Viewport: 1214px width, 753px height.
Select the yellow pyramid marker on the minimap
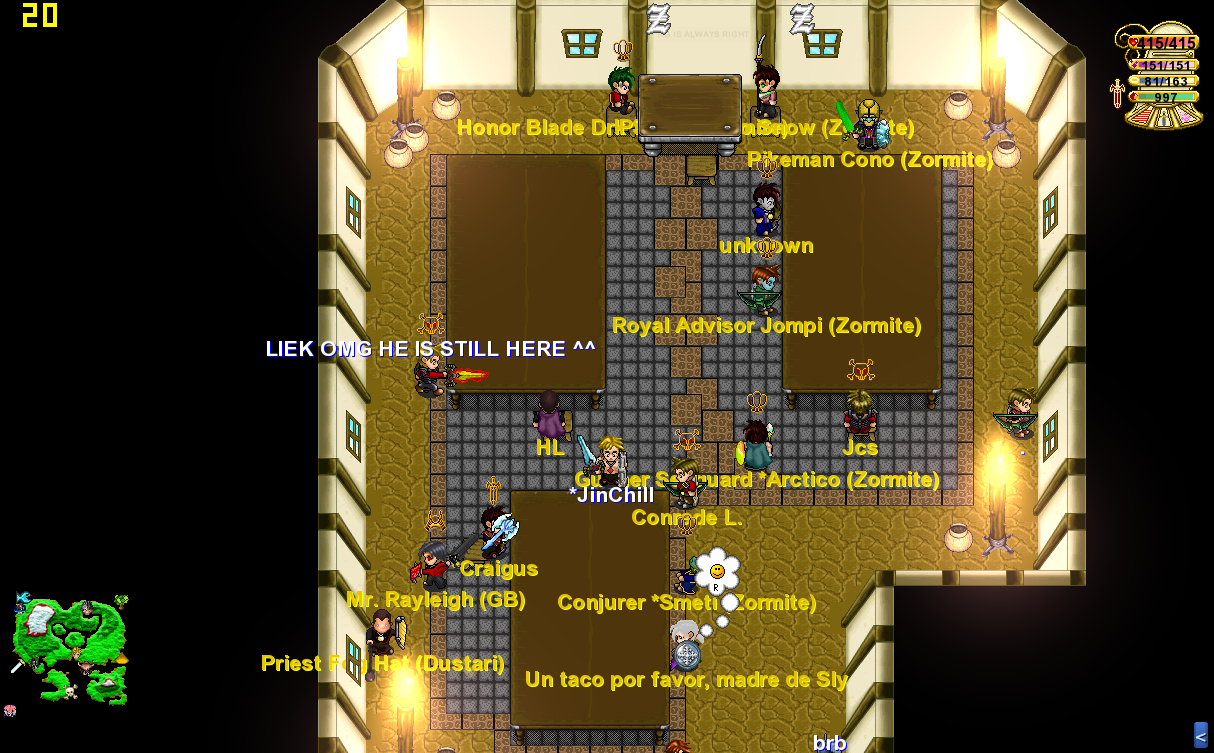121,659
